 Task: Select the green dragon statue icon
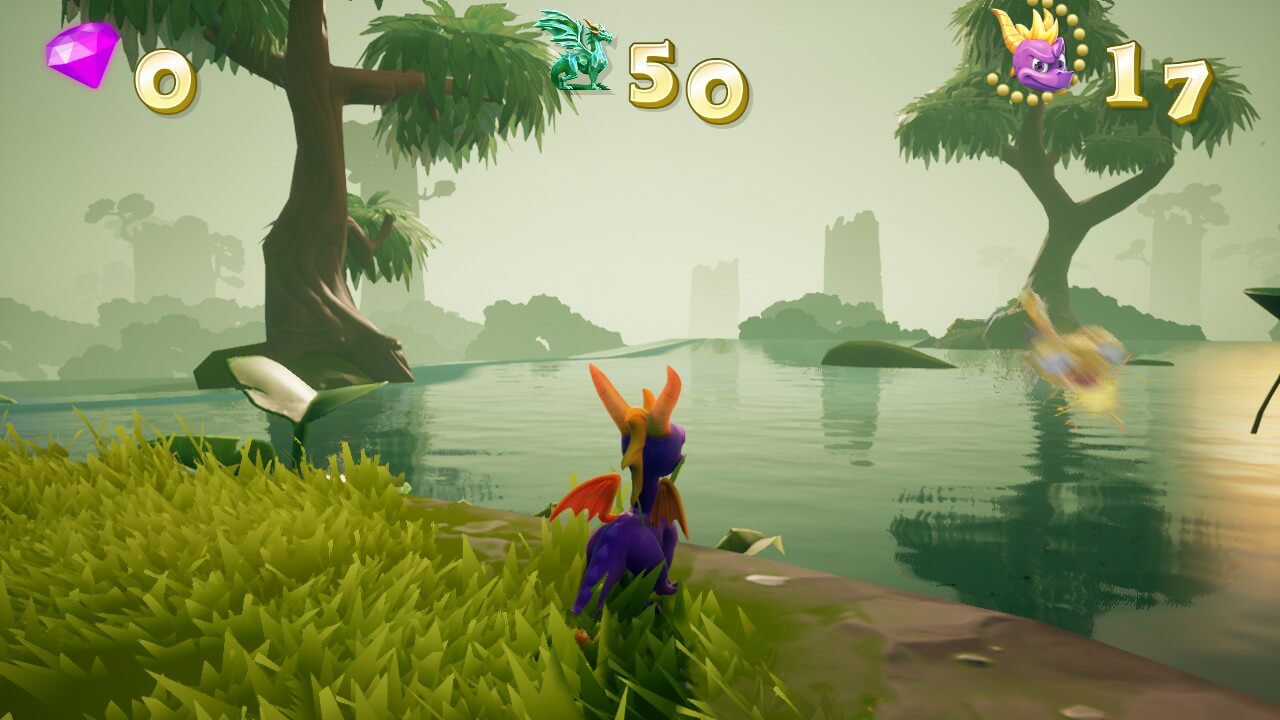(x=576, y=52)
